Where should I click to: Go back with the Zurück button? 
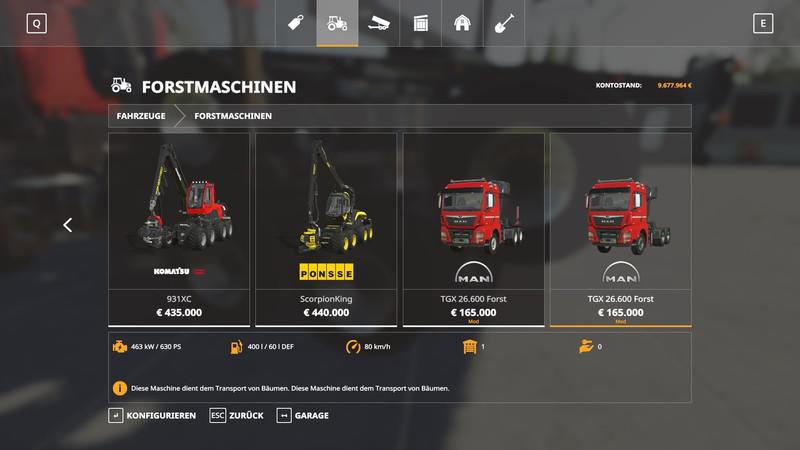[x=239, y=415]
